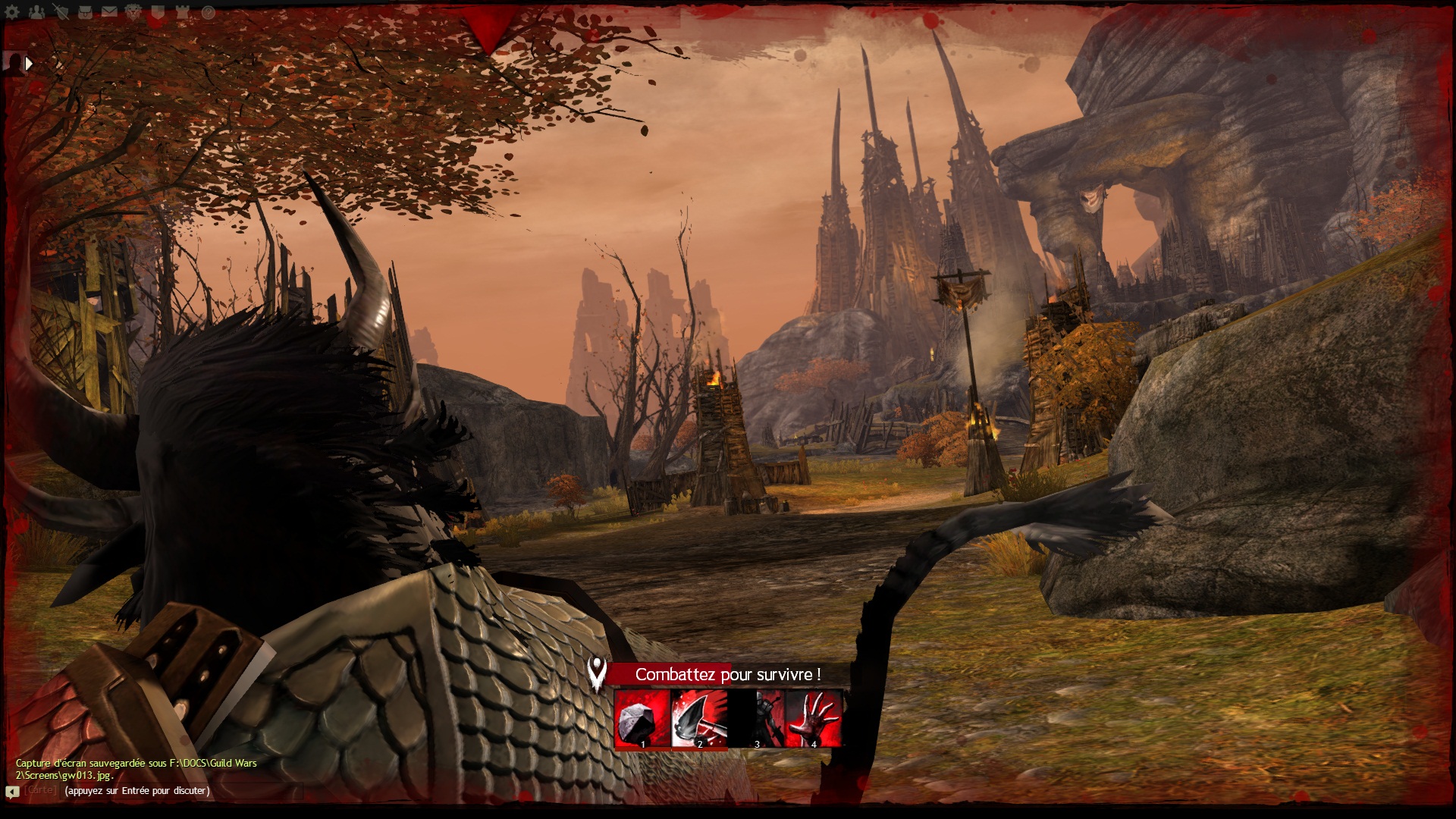Use the throw rock downed skill

[642, 718]
